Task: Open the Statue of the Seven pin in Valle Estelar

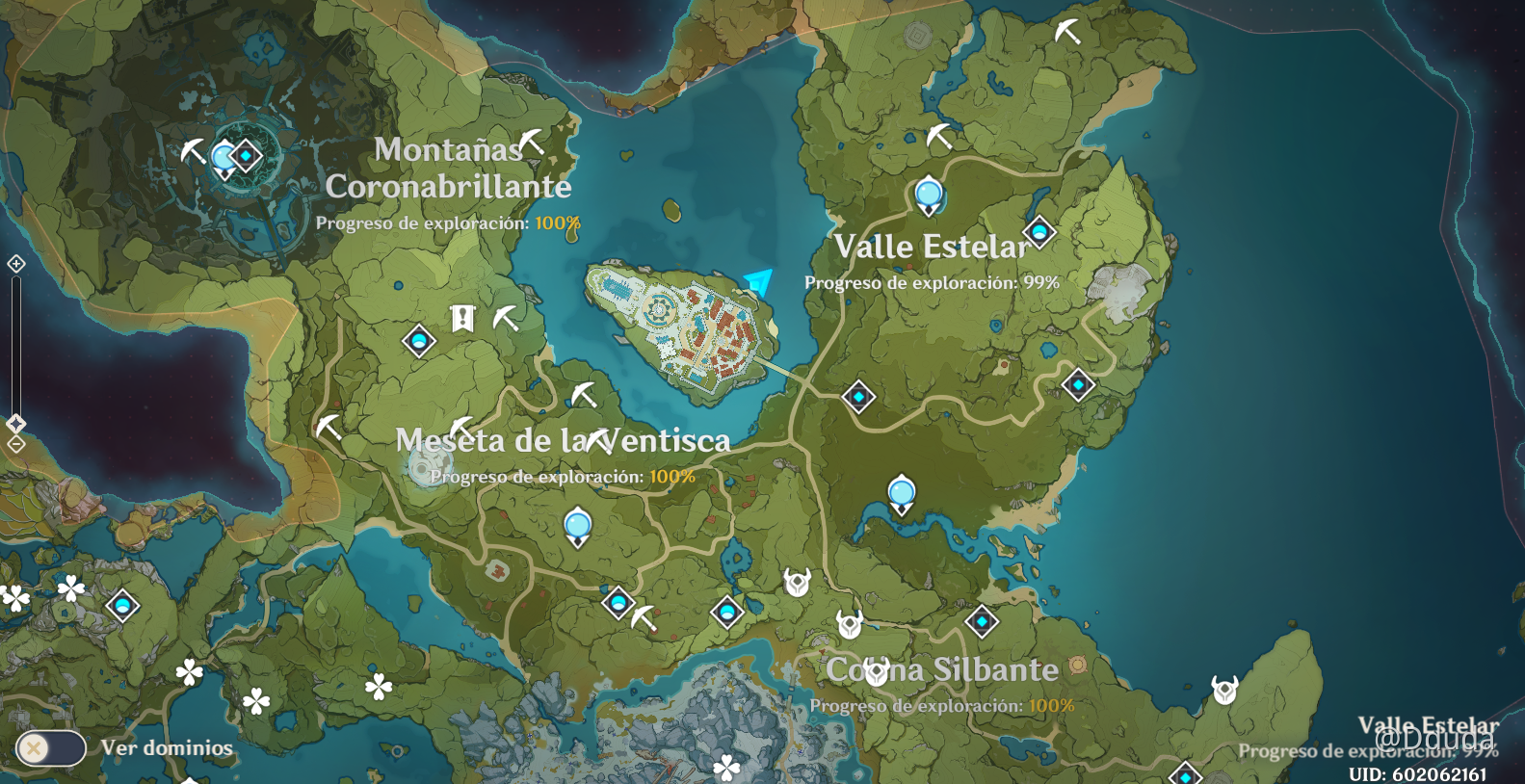Action: [x=927, y=196]
